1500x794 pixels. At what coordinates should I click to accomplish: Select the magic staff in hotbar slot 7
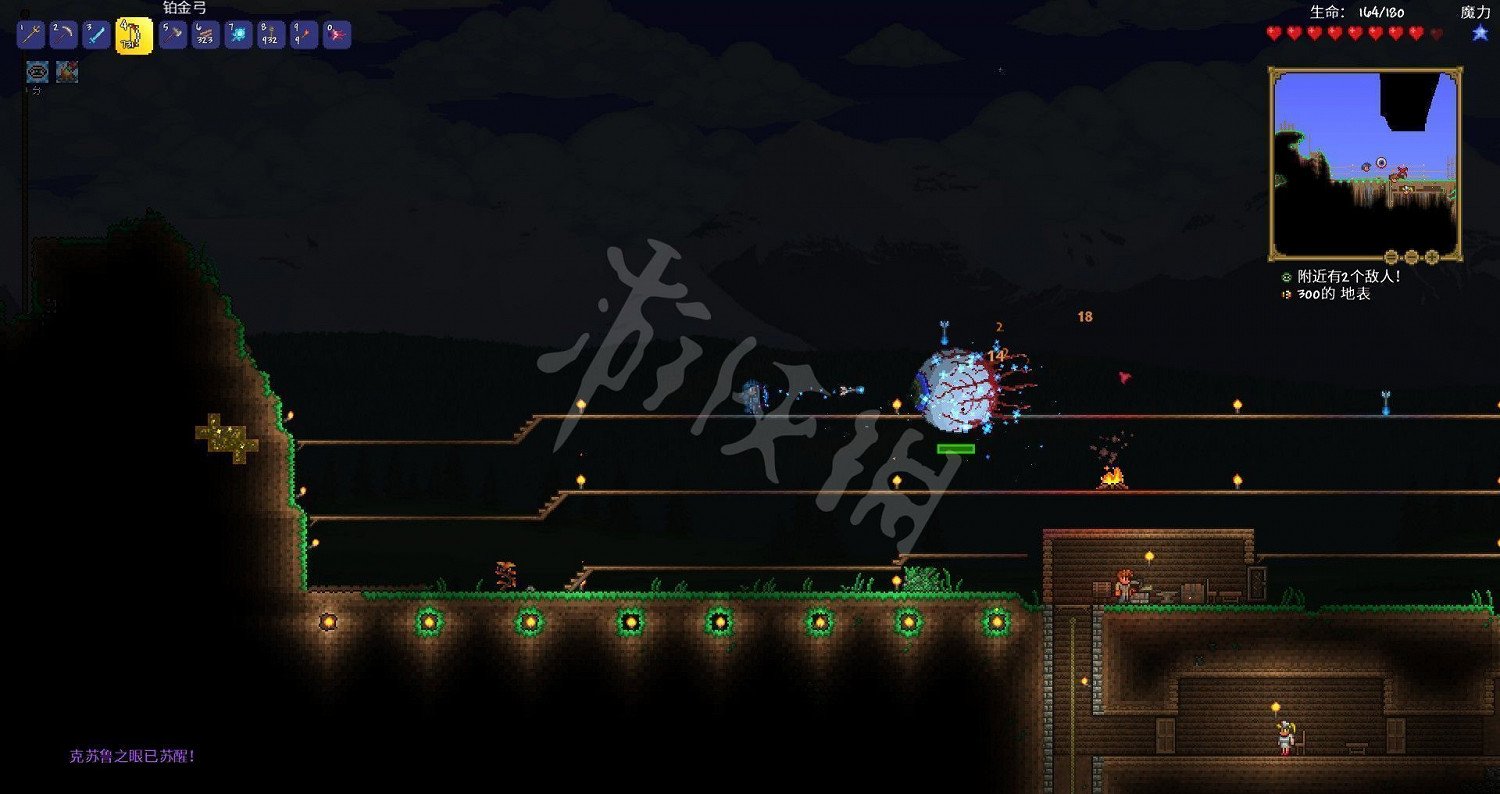(237, 33)
